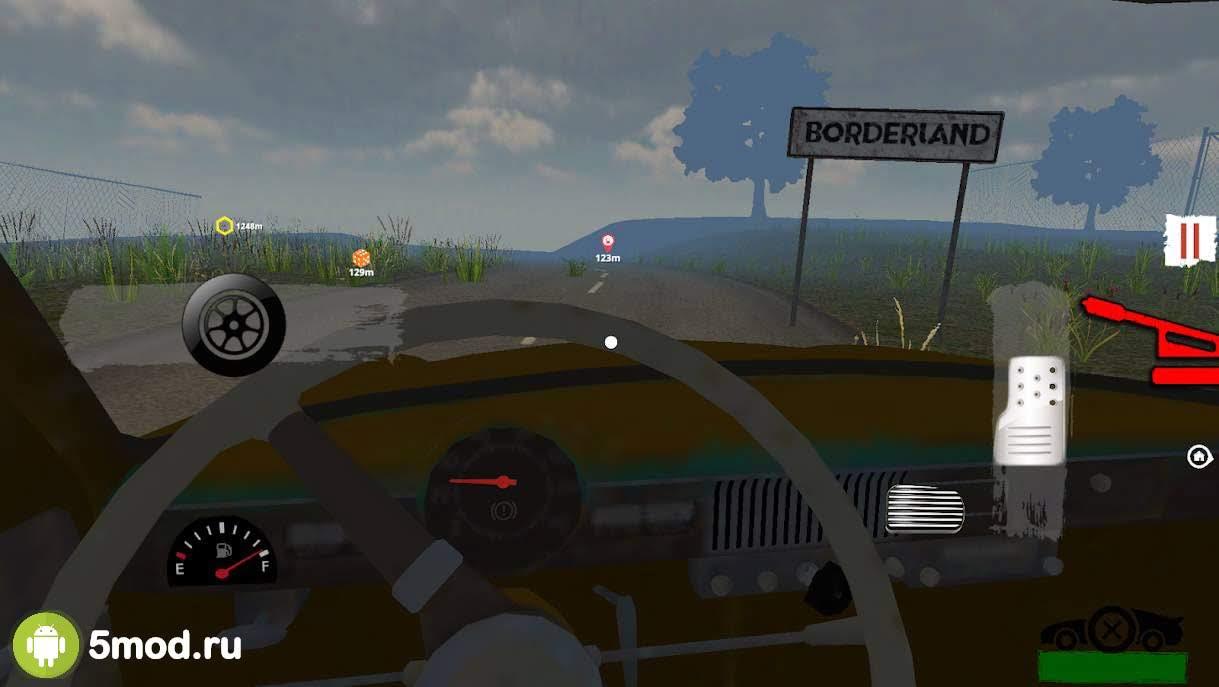
Task: Select the orange dice waypoint marker
Action: point(361,258)
